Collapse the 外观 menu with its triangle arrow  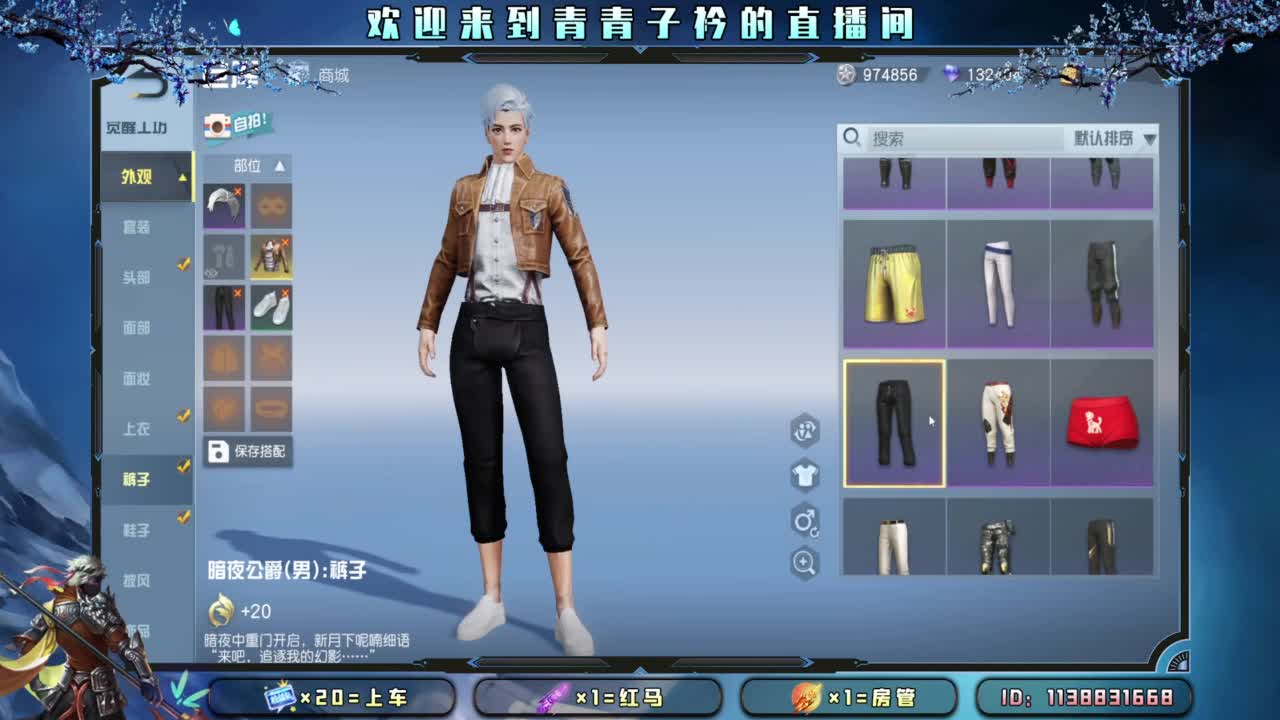pos(181,178)
